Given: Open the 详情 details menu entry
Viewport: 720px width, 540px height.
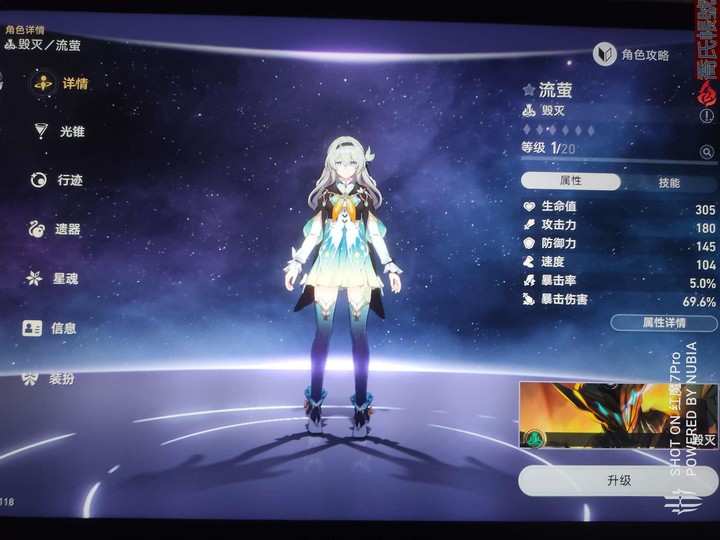Looking at the screenshot, I should tap(62, 83).
